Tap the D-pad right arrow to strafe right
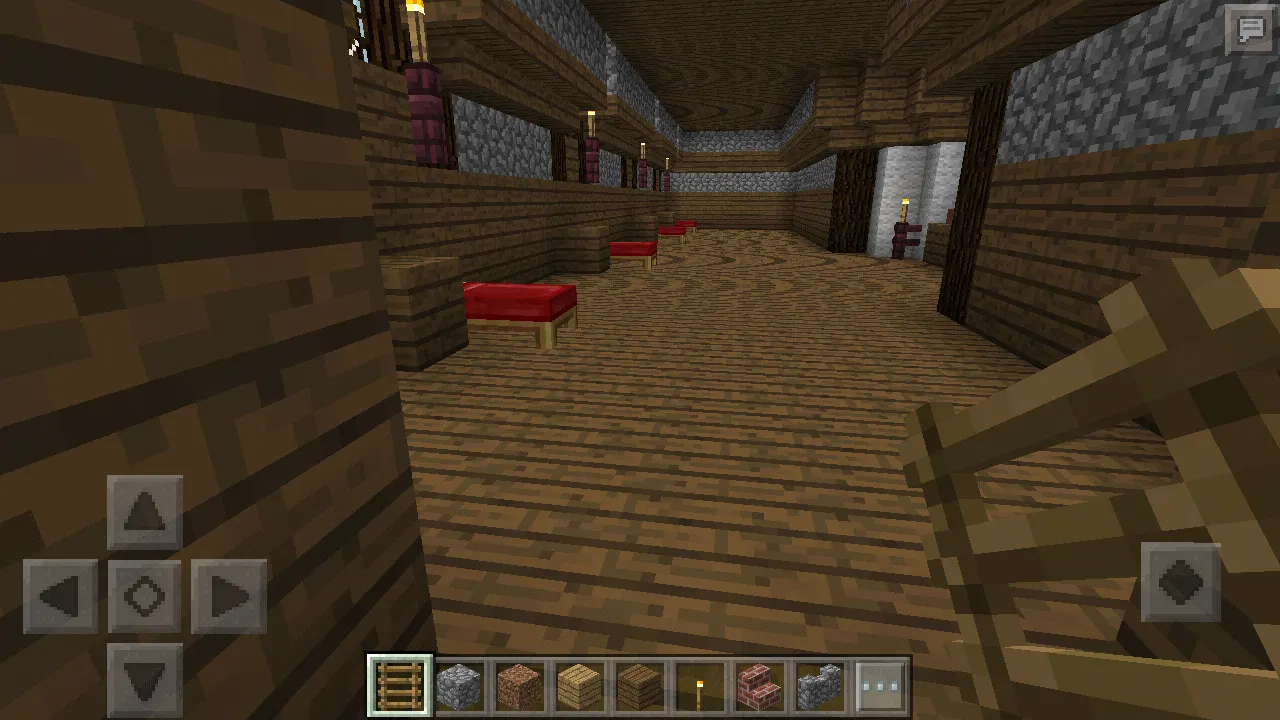Screen dimensions: 1280x720 point(229,597)
